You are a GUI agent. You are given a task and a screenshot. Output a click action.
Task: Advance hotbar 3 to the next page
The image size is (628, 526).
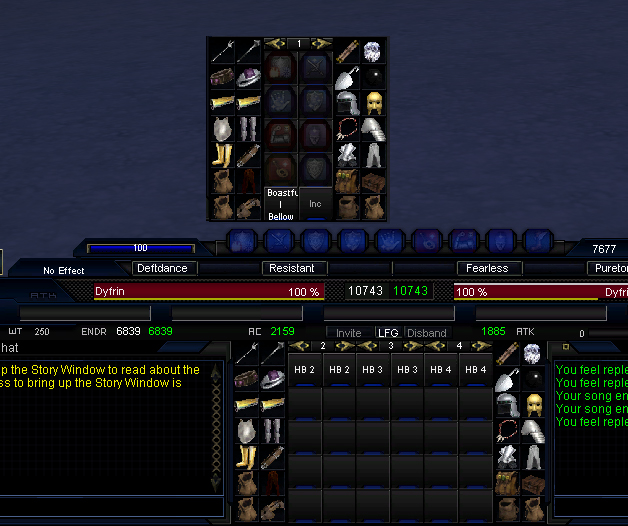click(415, 346)
